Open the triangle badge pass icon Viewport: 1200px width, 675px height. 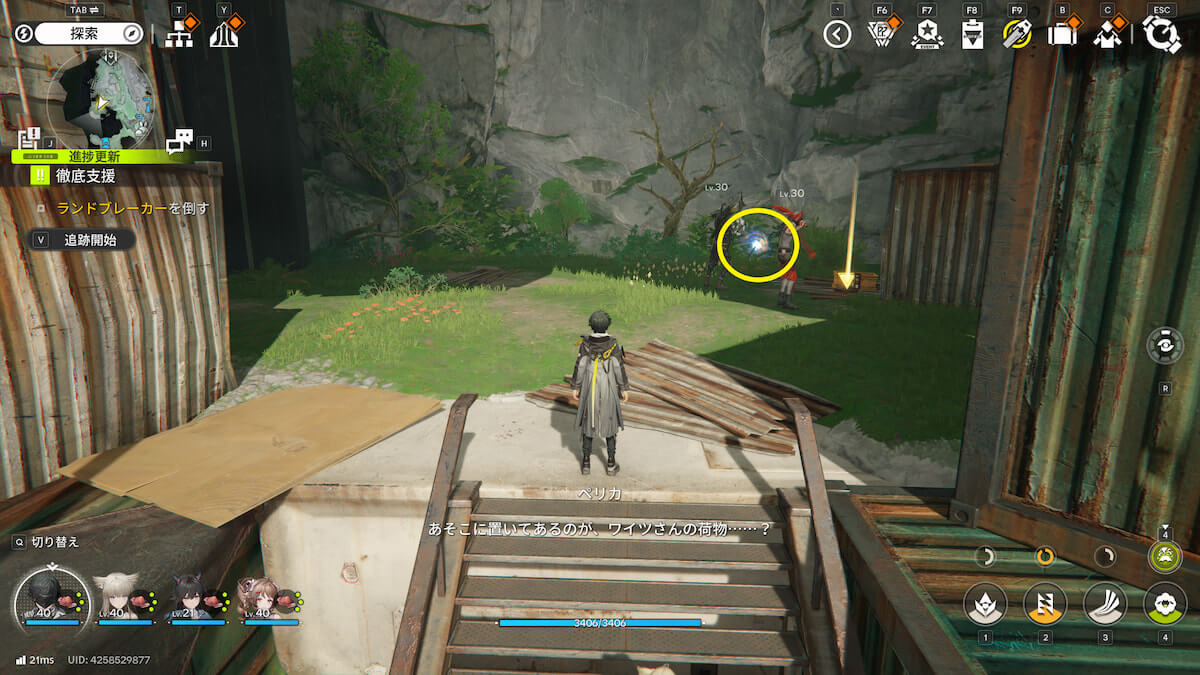point(881,35)
